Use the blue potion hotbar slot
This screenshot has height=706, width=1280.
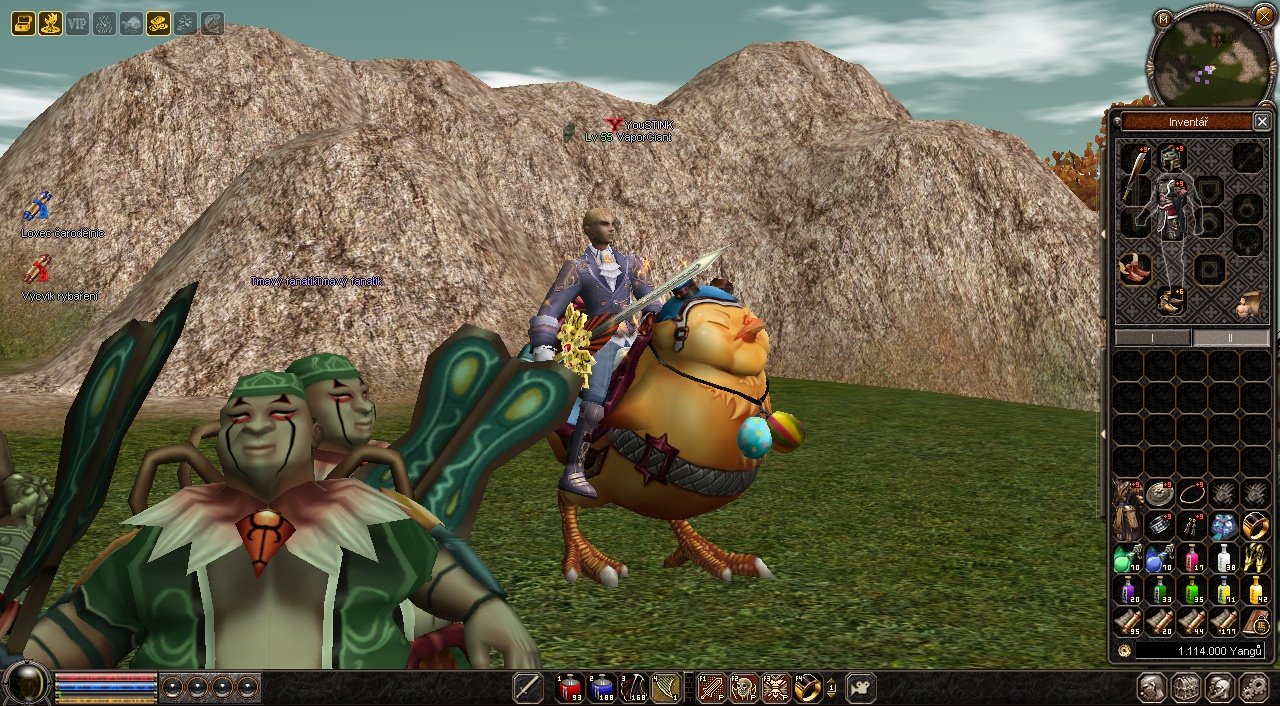pos(602,688)
